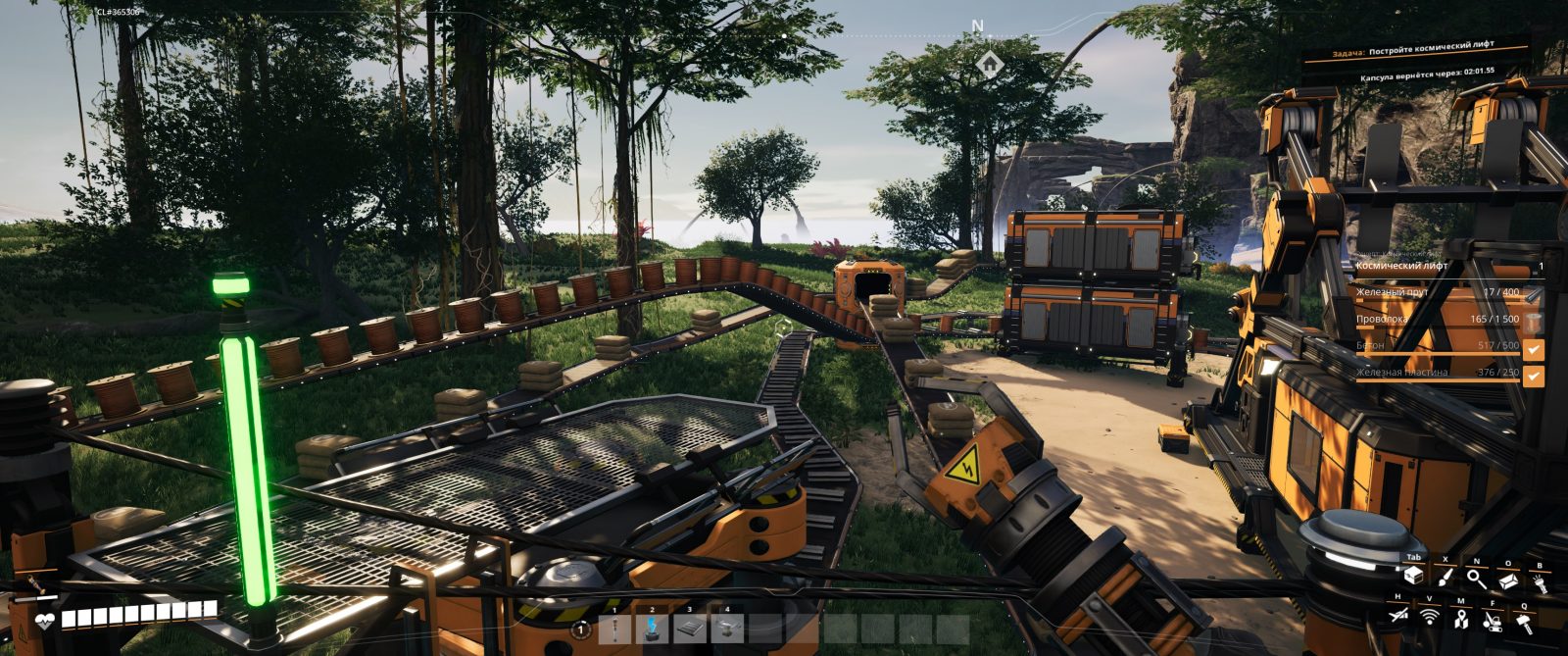Activate the paintbrush customizer icon
This screenshot has height=656, width=1568.
coord(1445,579)
